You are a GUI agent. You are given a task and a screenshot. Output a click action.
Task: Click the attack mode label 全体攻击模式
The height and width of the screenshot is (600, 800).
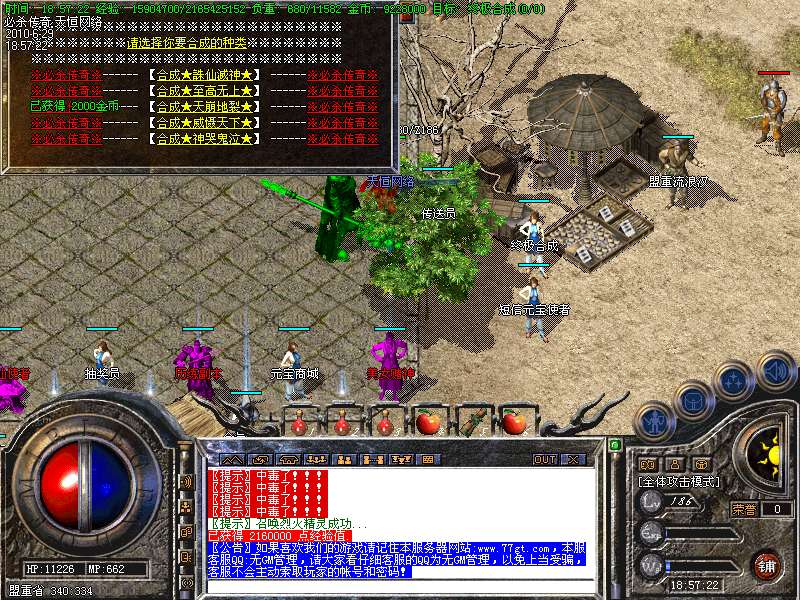pyautogui.click(x=680, y=481)
